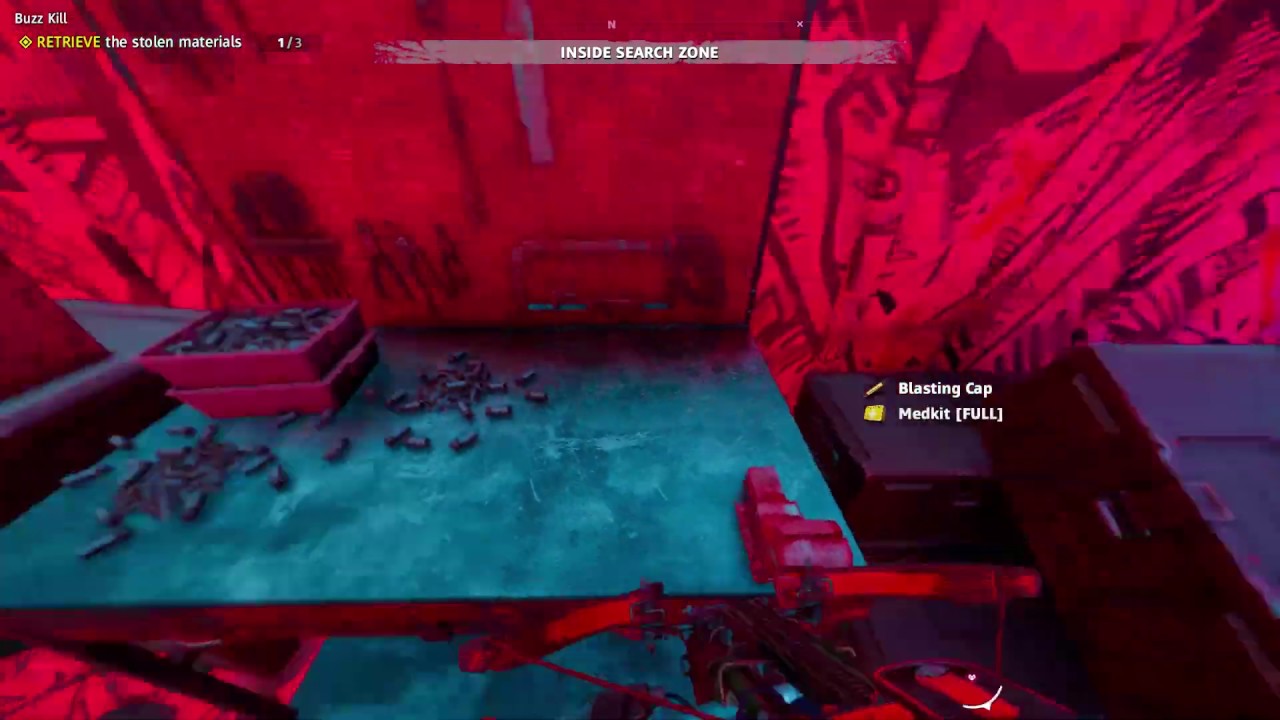Click the 1/3 retrieval progress indicator

click(288, 42)
